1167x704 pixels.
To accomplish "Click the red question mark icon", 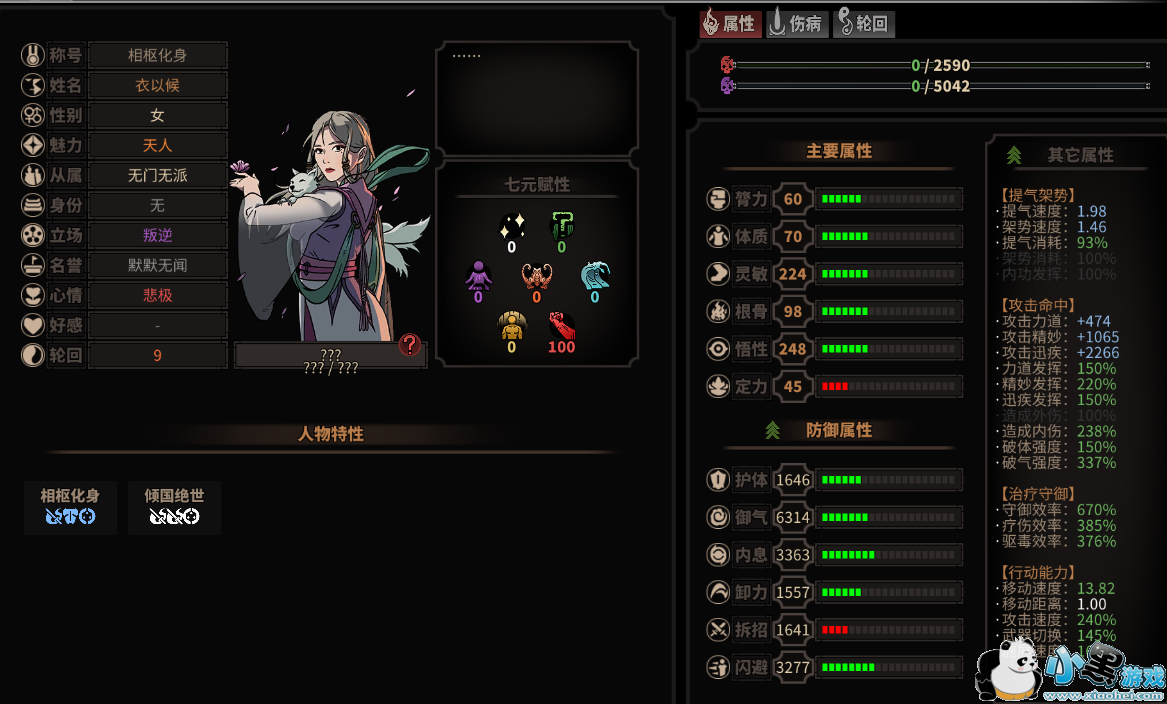I will (x=409, y=345).
